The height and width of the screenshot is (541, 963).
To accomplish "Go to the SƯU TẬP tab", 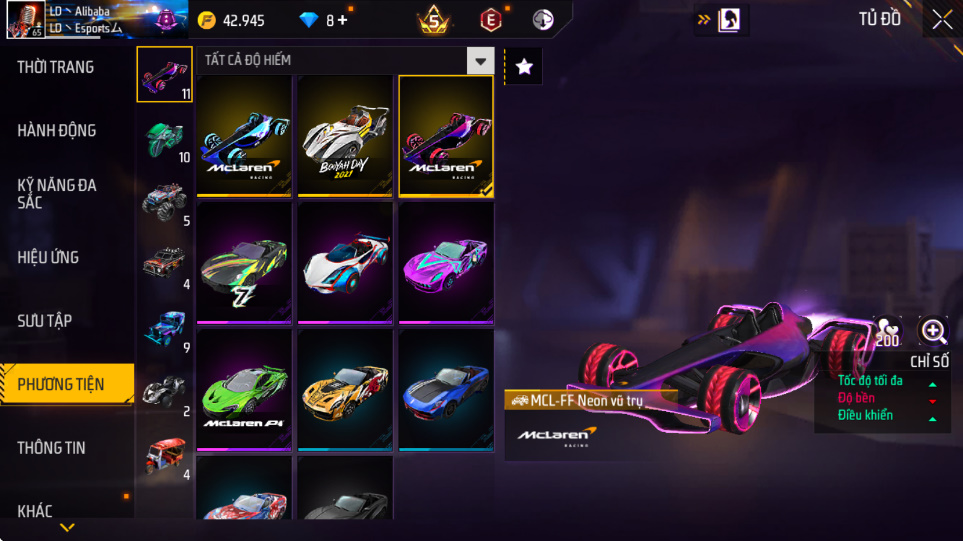I will pos(45,320).
